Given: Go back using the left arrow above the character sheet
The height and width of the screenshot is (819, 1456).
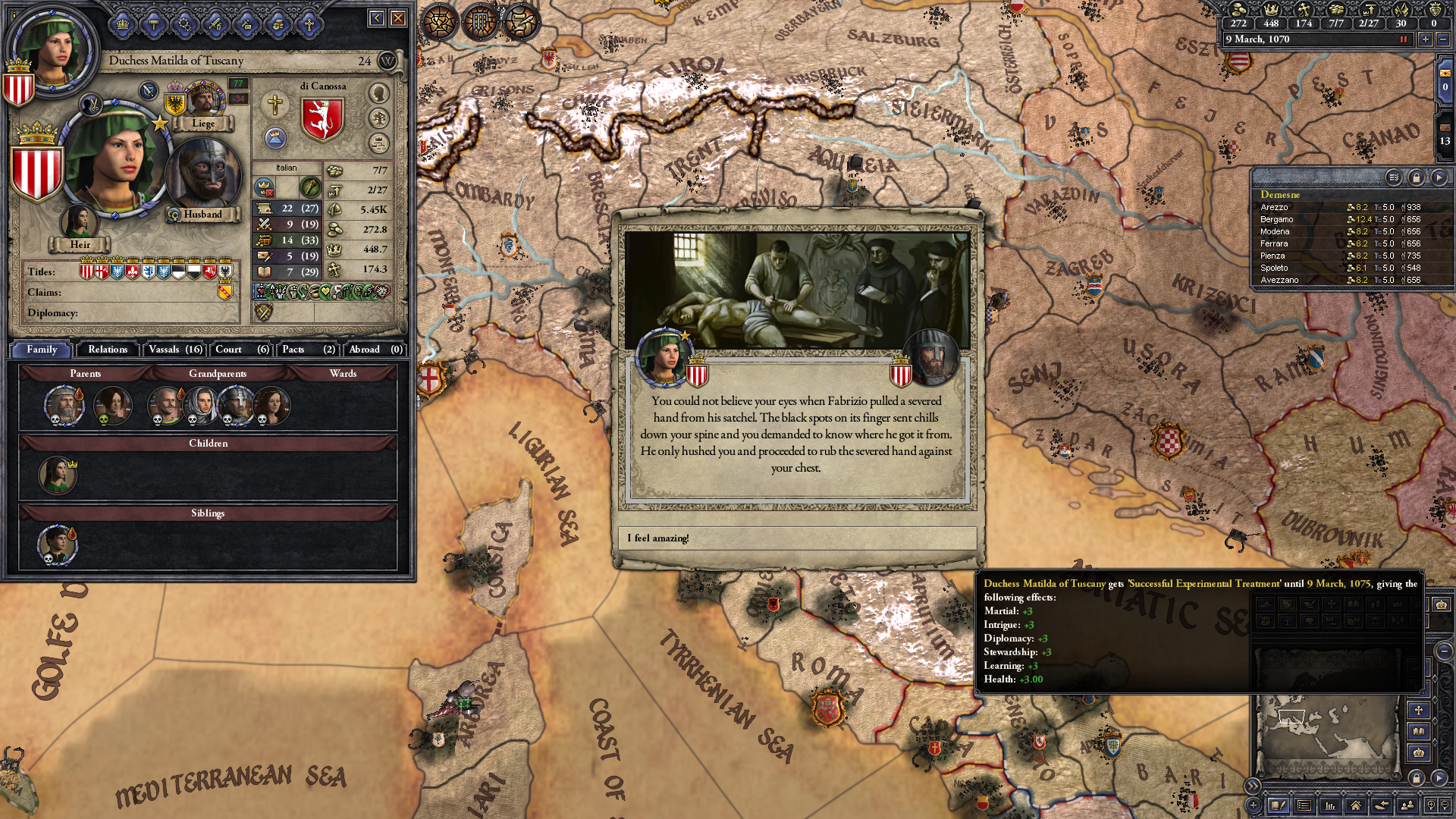Looking at the screenshot, I should tap(376, 17).
